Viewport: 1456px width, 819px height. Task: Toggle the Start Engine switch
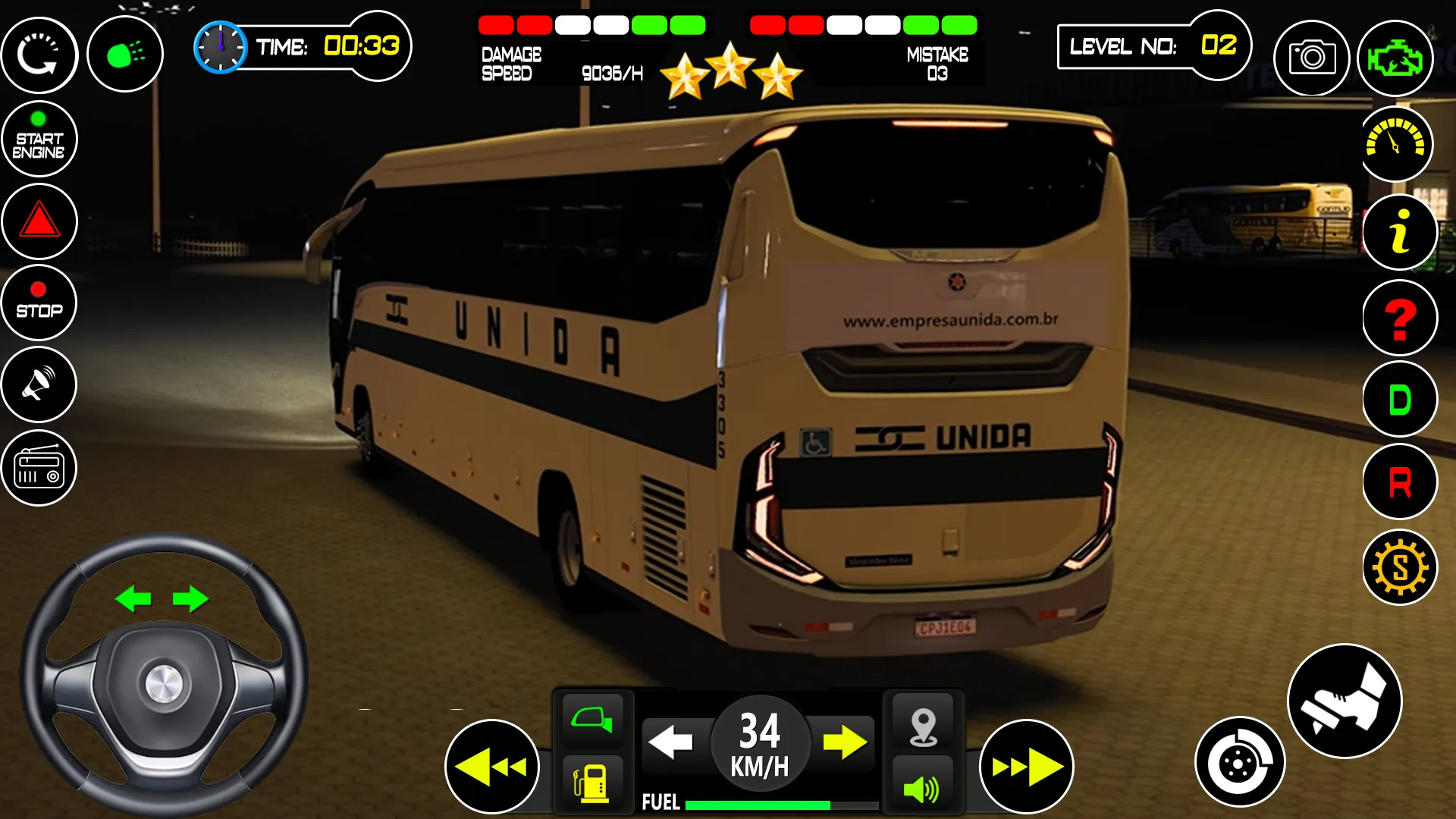39,138
